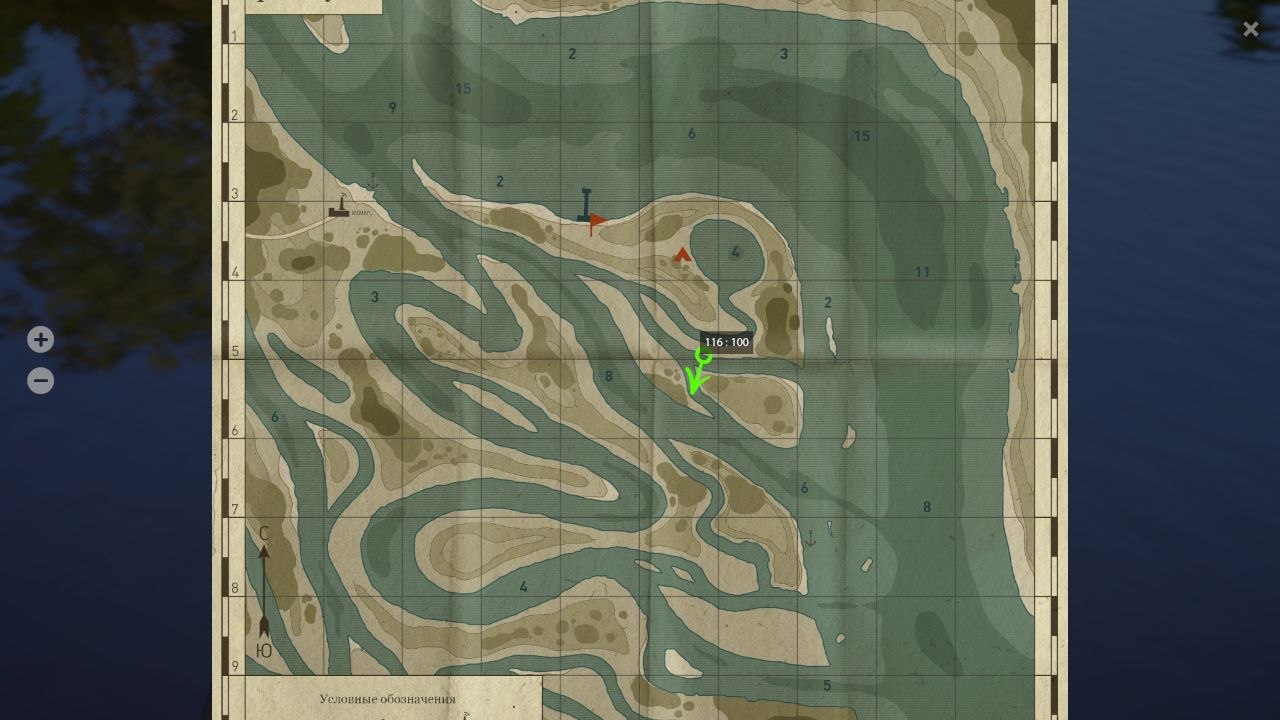Image resolution: width=1280 pixels, height=720 pixels.
Task: Click depth marking 11 near the eastern shoreline
Action: click(x=920, y=270)
